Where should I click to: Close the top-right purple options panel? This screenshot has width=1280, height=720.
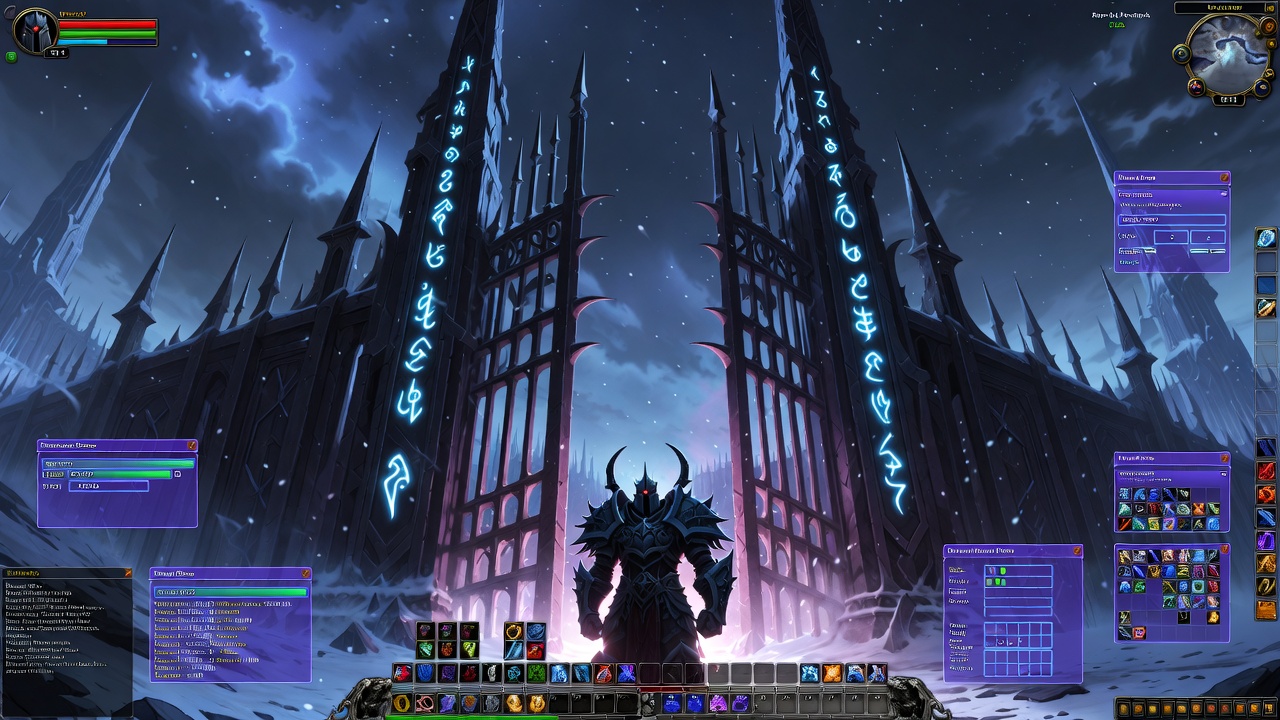[1224, 178]
